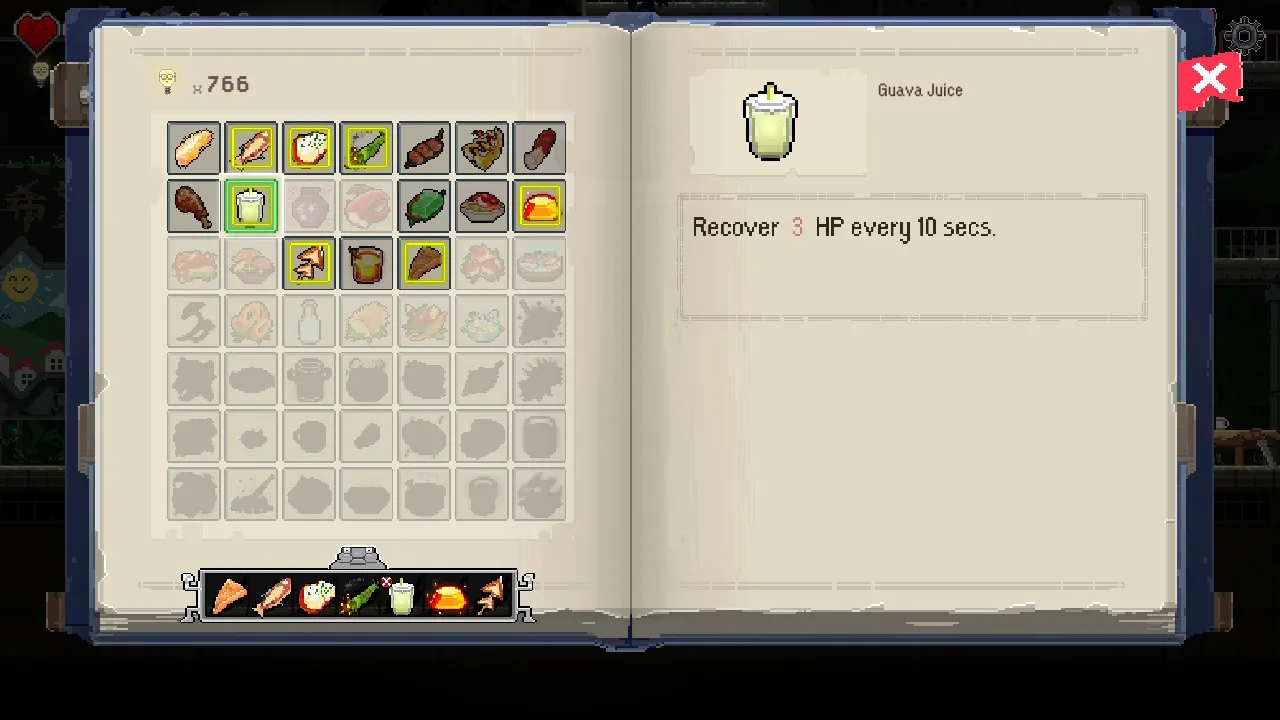Select the bread roll in the first slot
Screen dimensions: 1280x720
(x=193, y=147)
